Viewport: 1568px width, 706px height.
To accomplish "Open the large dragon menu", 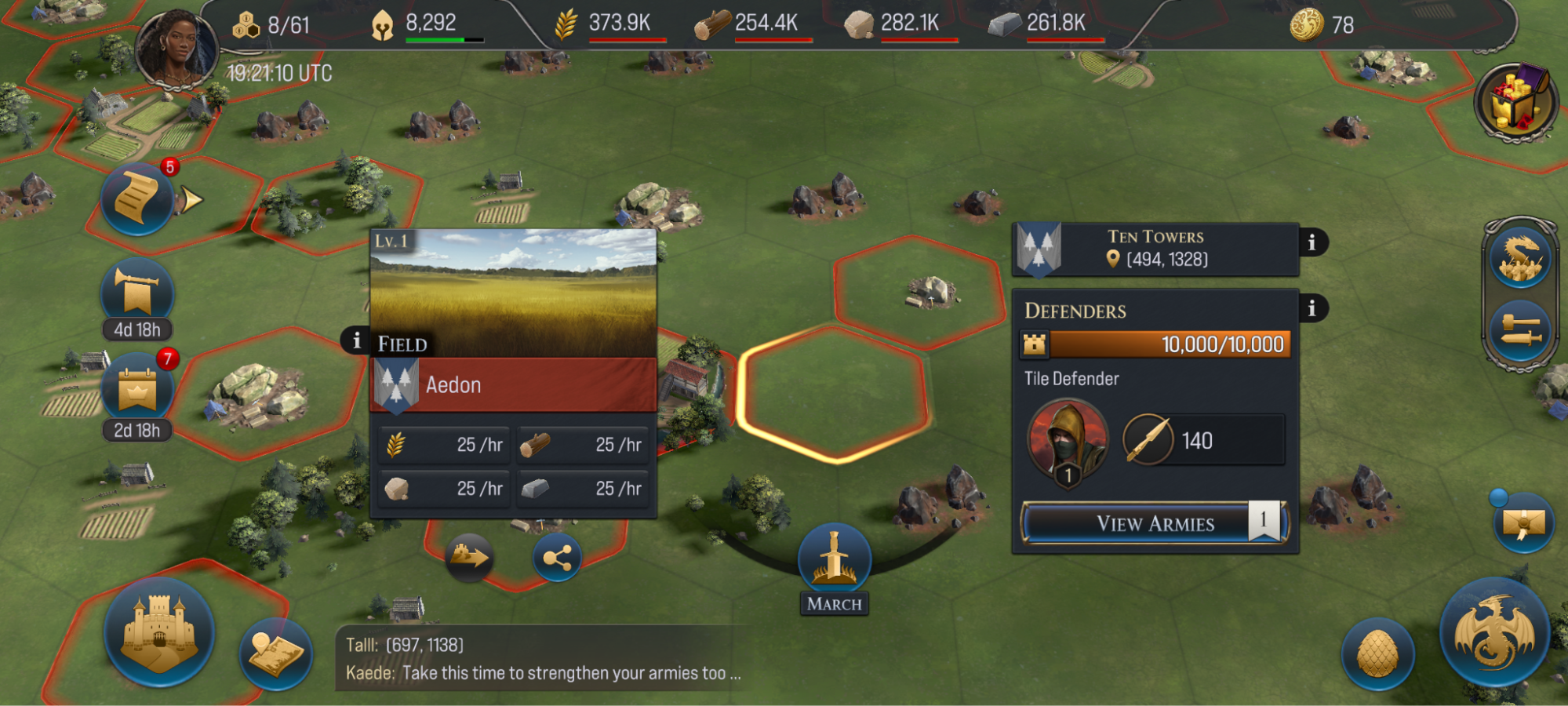I will [x=1493, y=632].
